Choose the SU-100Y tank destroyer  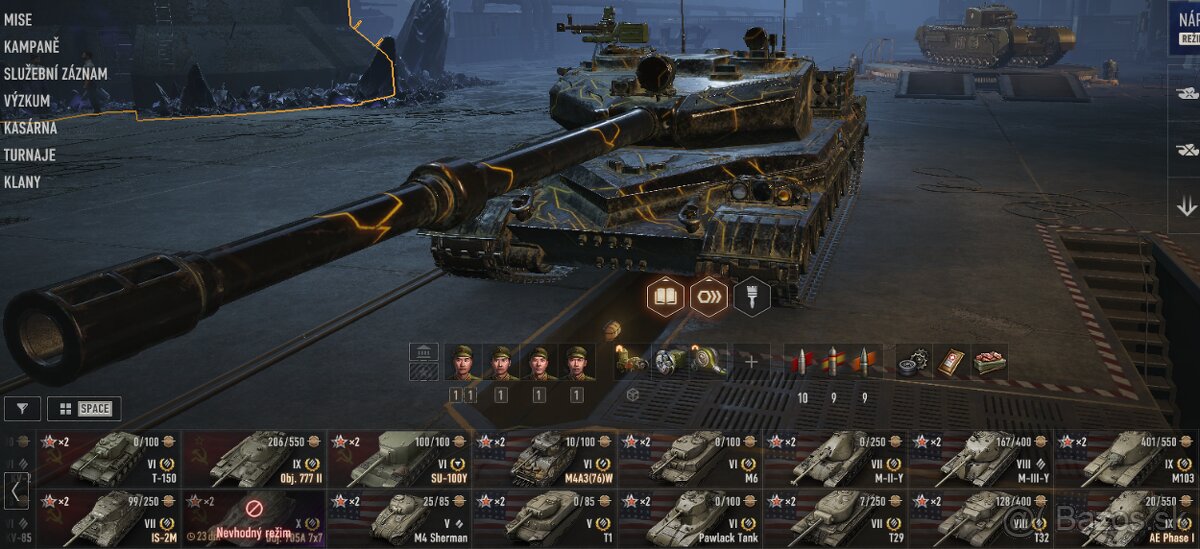[399, 459]
